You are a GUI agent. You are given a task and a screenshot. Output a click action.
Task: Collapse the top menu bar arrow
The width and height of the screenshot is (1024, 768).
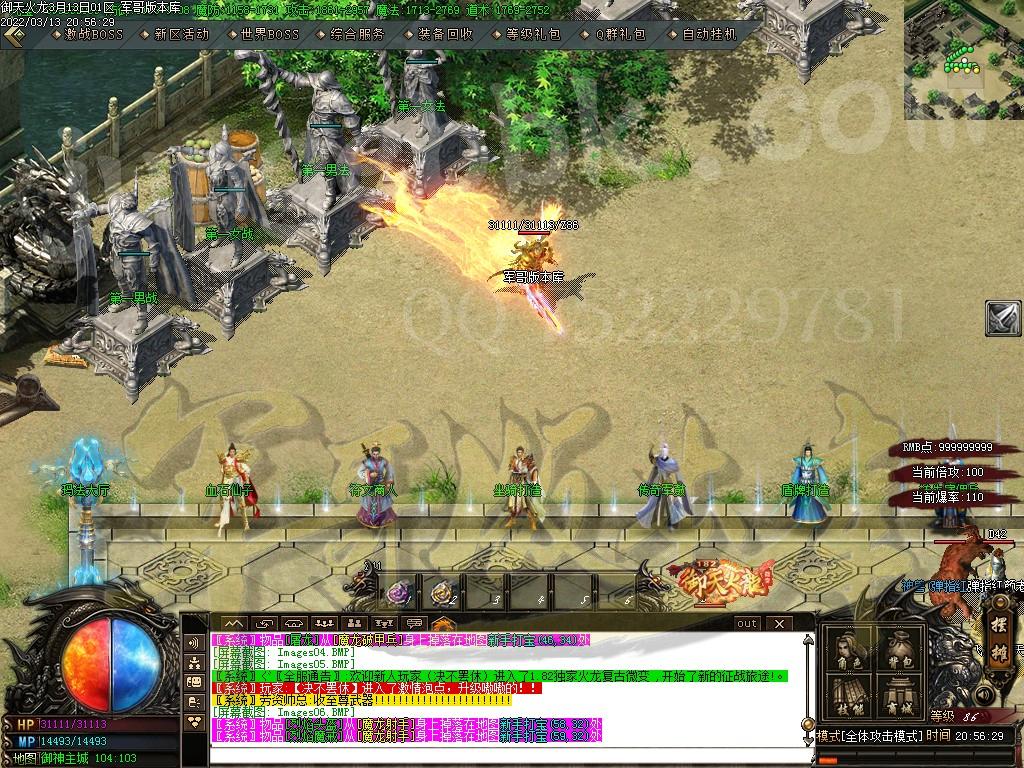coord(13,35)
